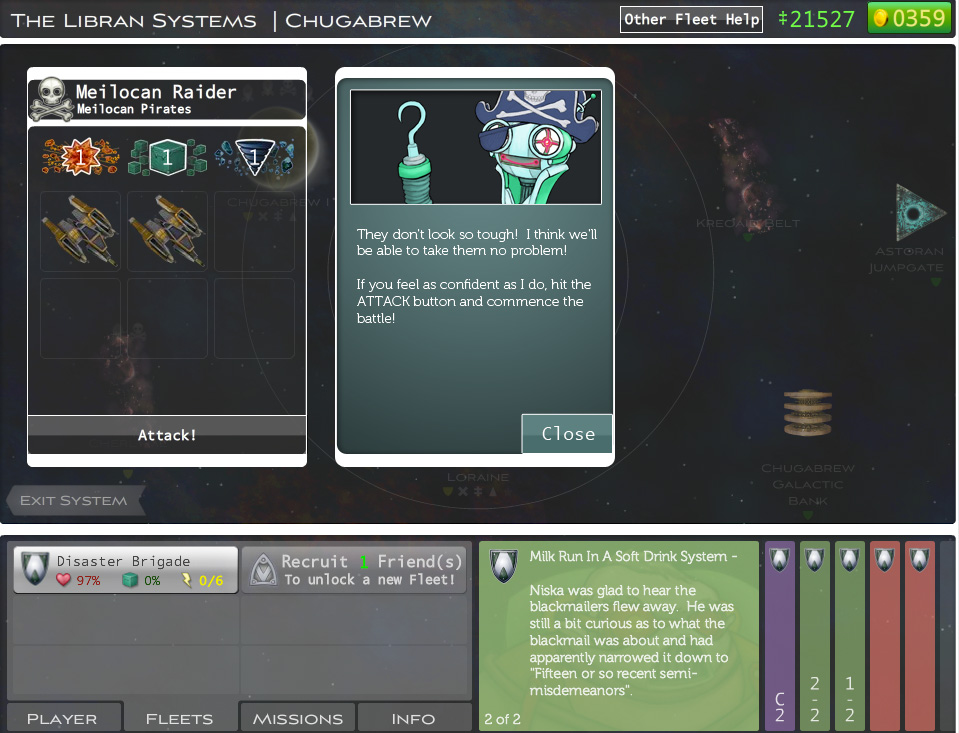Open Other Fleet Help
Image resolution: width=959 pixels, height=733 pixels.
tap(691, 19)
